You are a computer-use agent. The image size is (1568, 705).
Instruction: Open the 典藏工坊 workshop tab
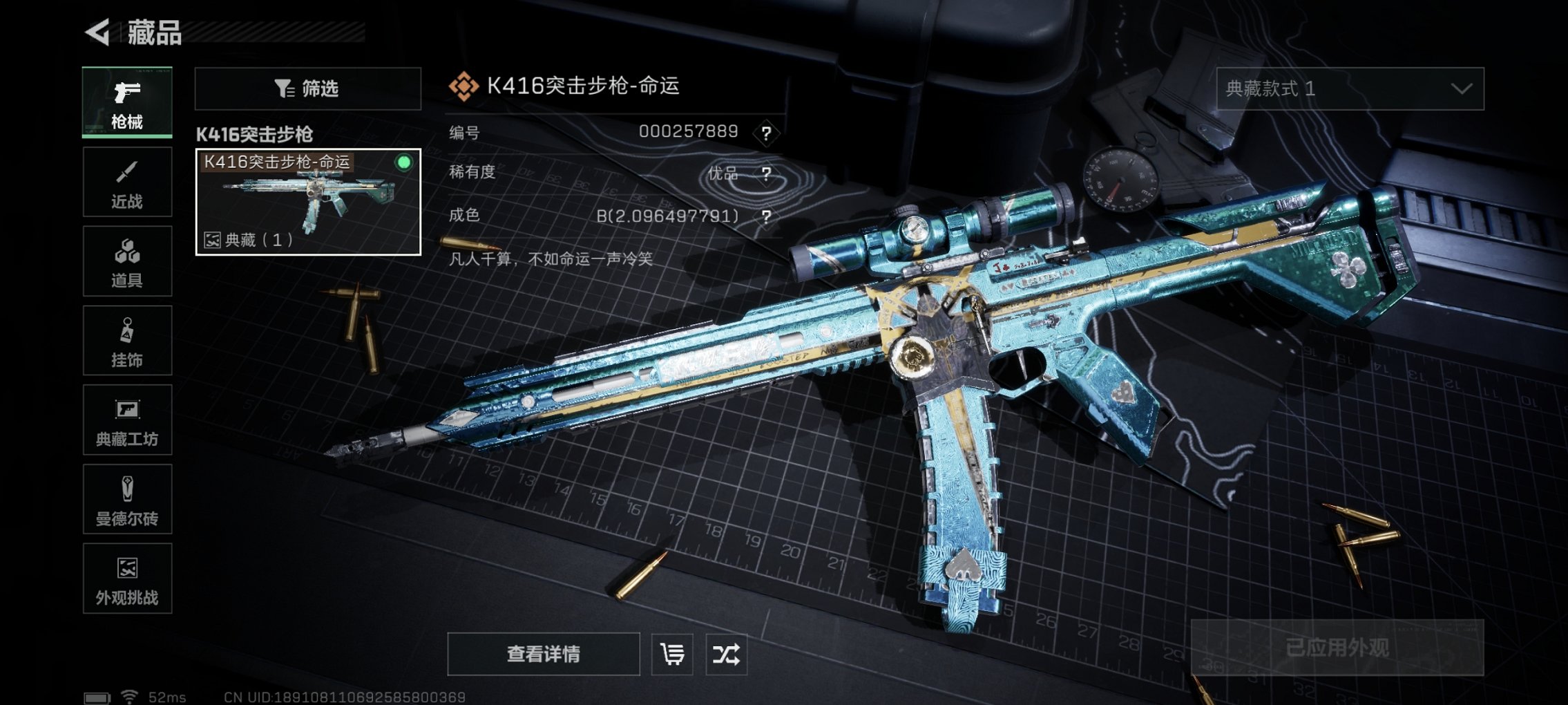point(127,420)
